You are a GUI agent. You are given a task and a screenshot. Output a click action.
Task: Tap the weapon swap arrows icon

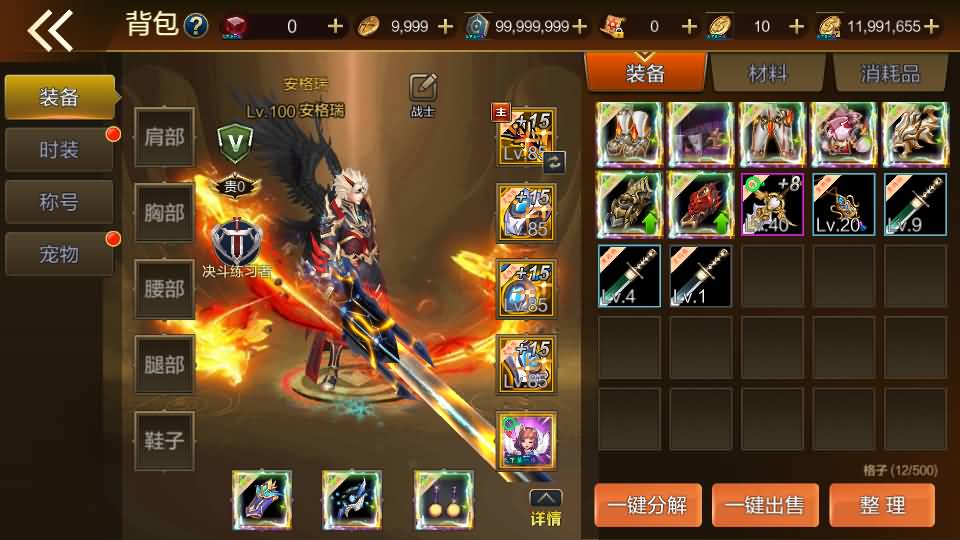(554, 162)
